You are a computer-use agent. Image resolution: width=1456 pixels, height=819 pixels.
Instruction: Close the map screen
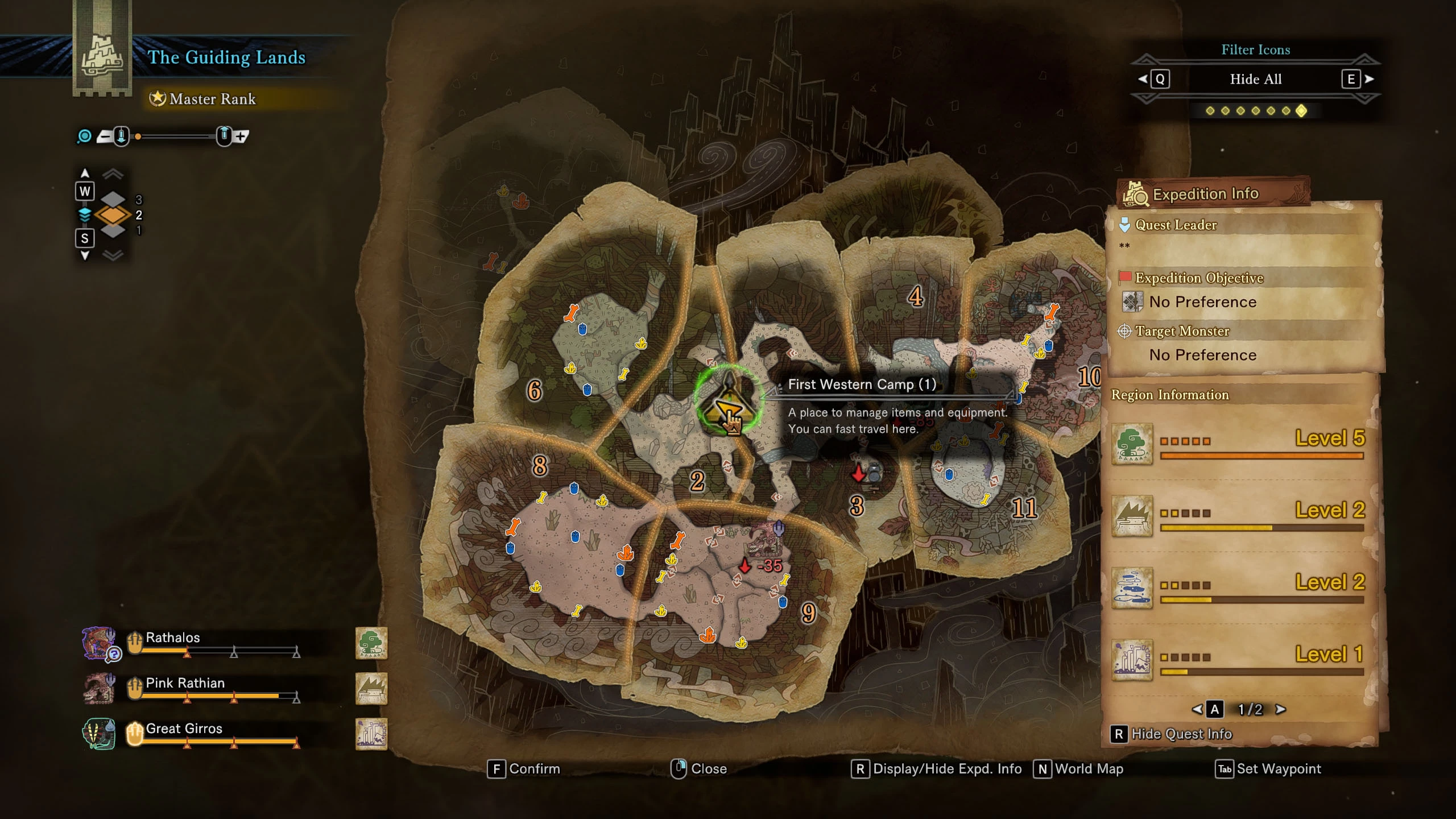point(700,769)
